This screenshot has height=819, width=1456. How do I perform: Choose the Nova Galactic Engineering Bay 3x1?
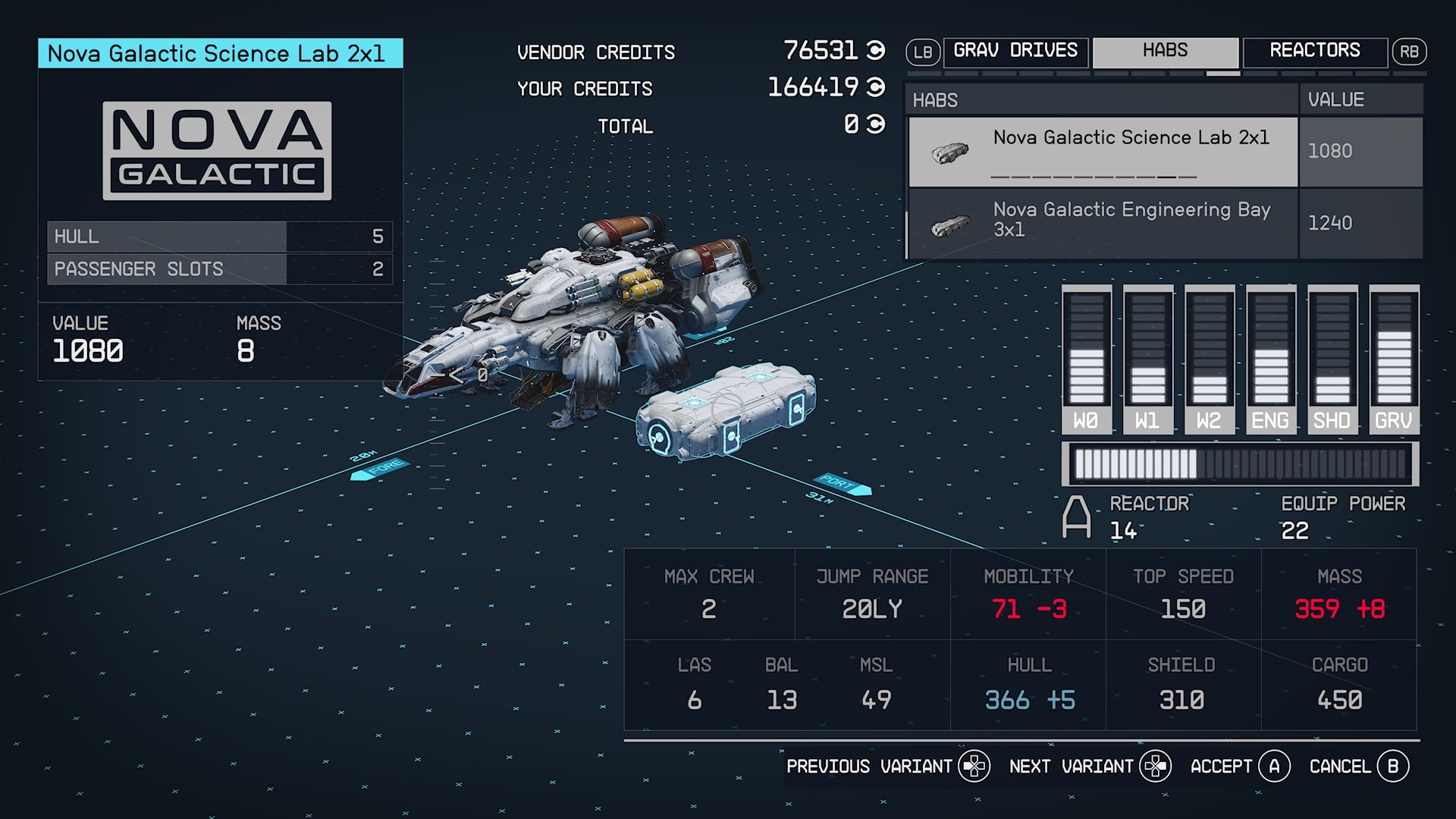coord(1103,223)
